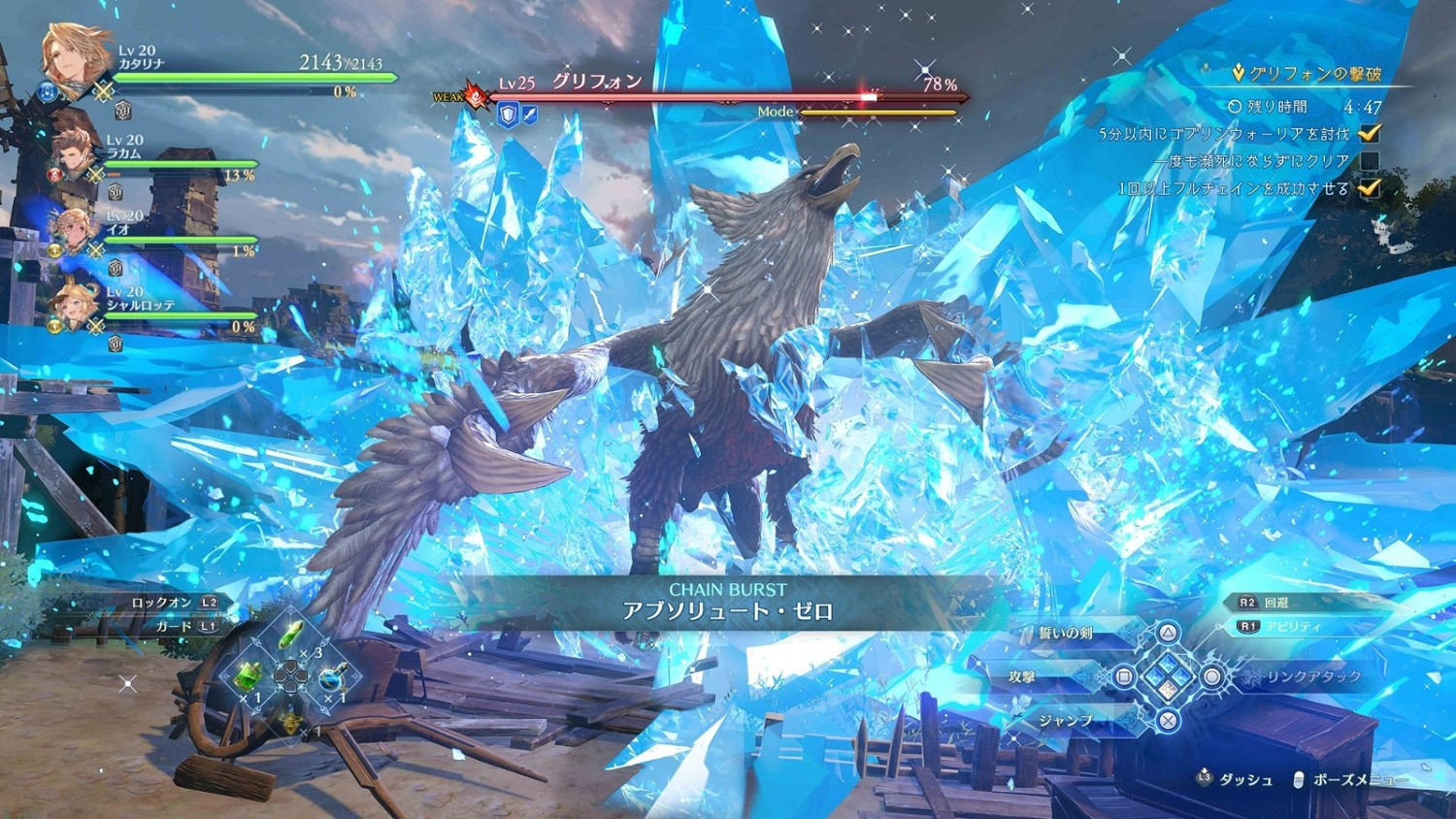Click the shield buff icon under the Griffin's name
The image size is (1456, 819).
(509, 114)
